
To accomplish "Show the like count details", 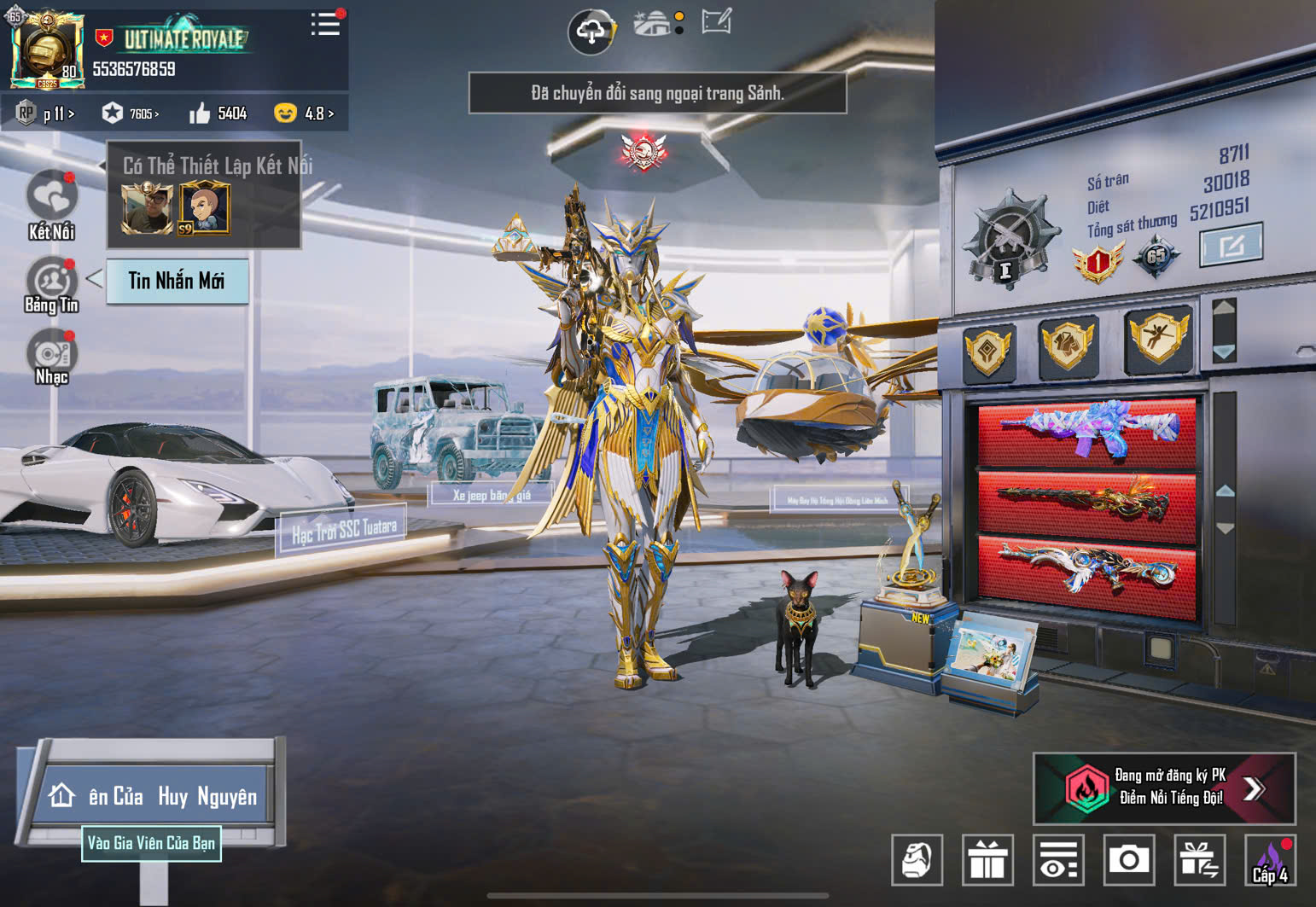I will [x=218, y=113].
